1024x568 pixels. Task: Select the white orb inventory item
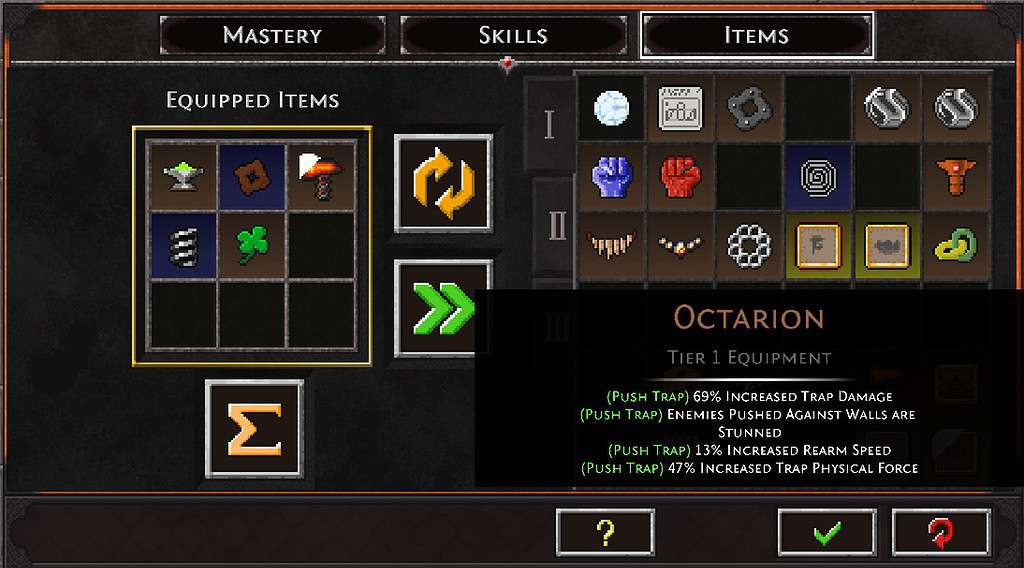pyautogui.click(x=610, y=108)
